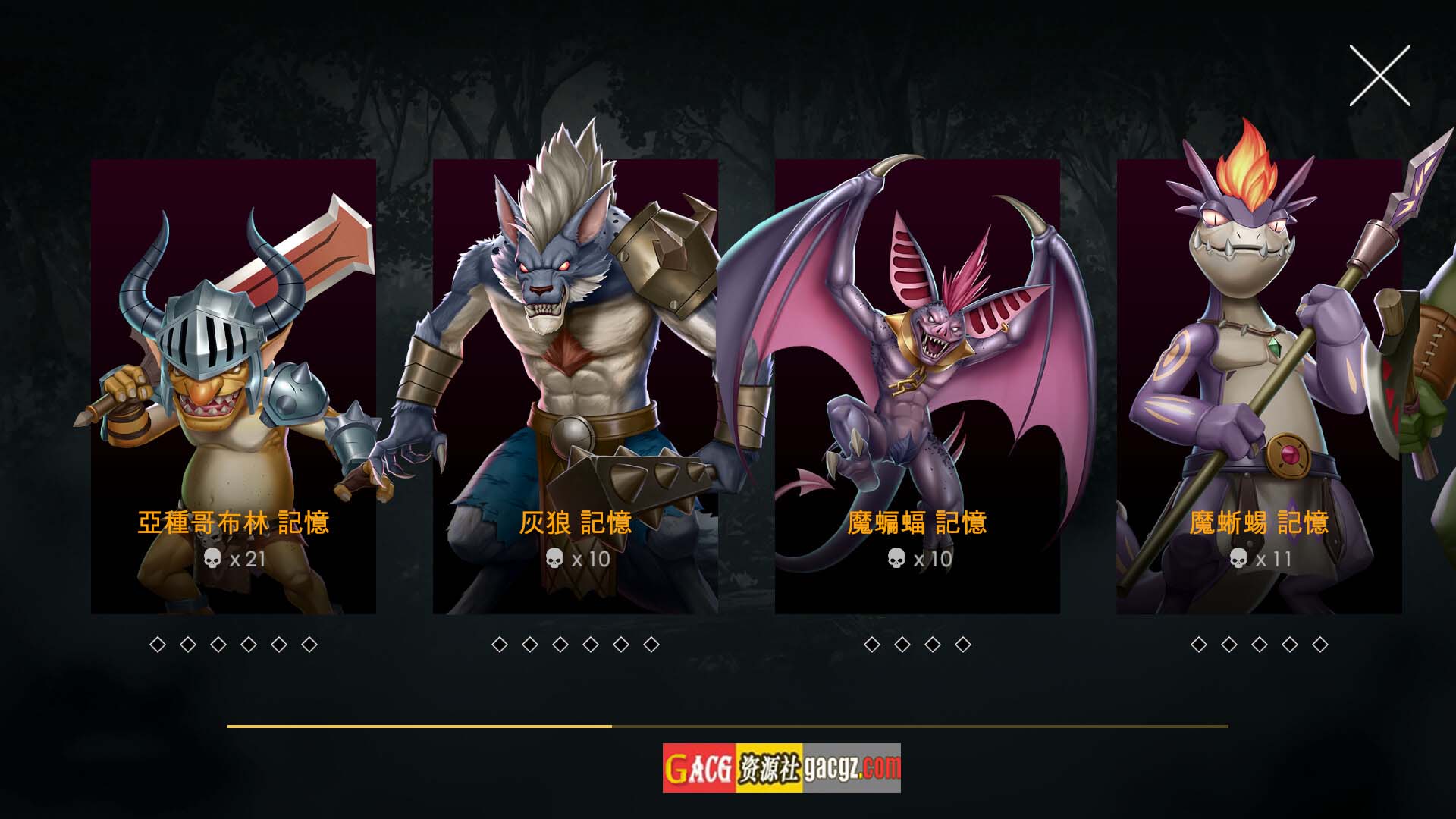Select the 亞種哥布林 記憶 card

tap(234, 387)
